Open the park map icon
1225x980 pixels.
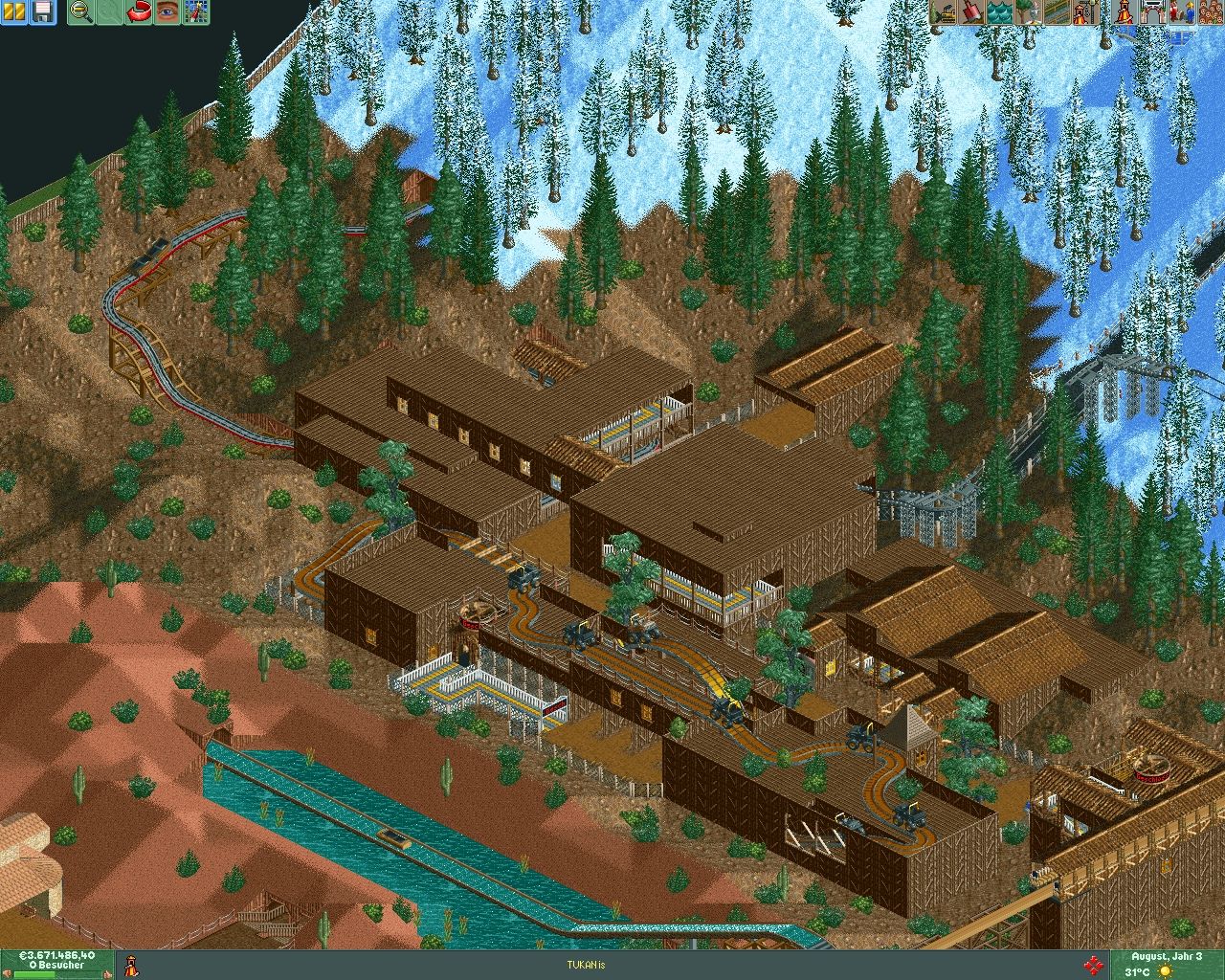tap(196, 12)
